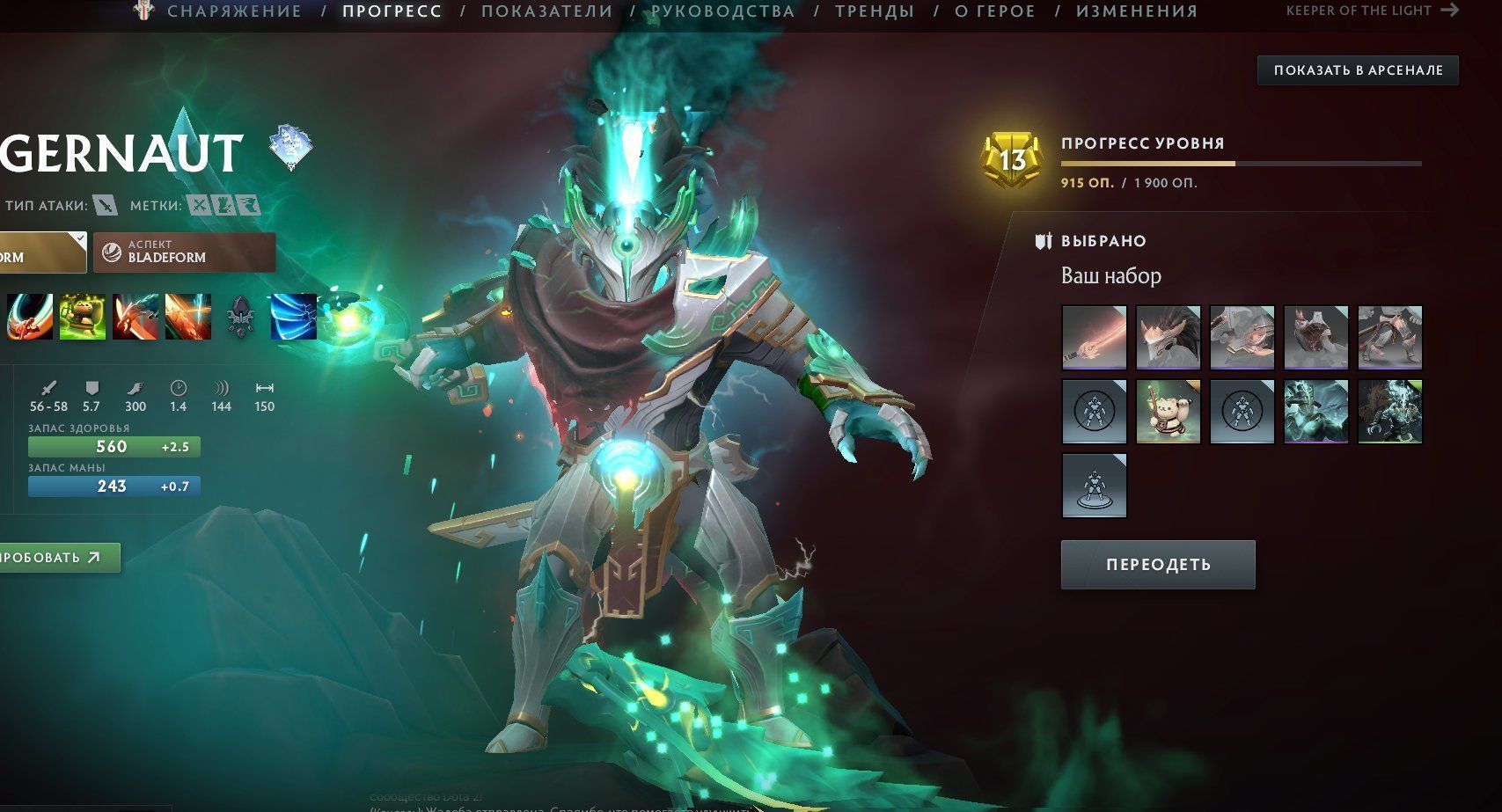Select the Bladeform aspect
This screenshot has width=1502, height=812.
coord(184,252)
